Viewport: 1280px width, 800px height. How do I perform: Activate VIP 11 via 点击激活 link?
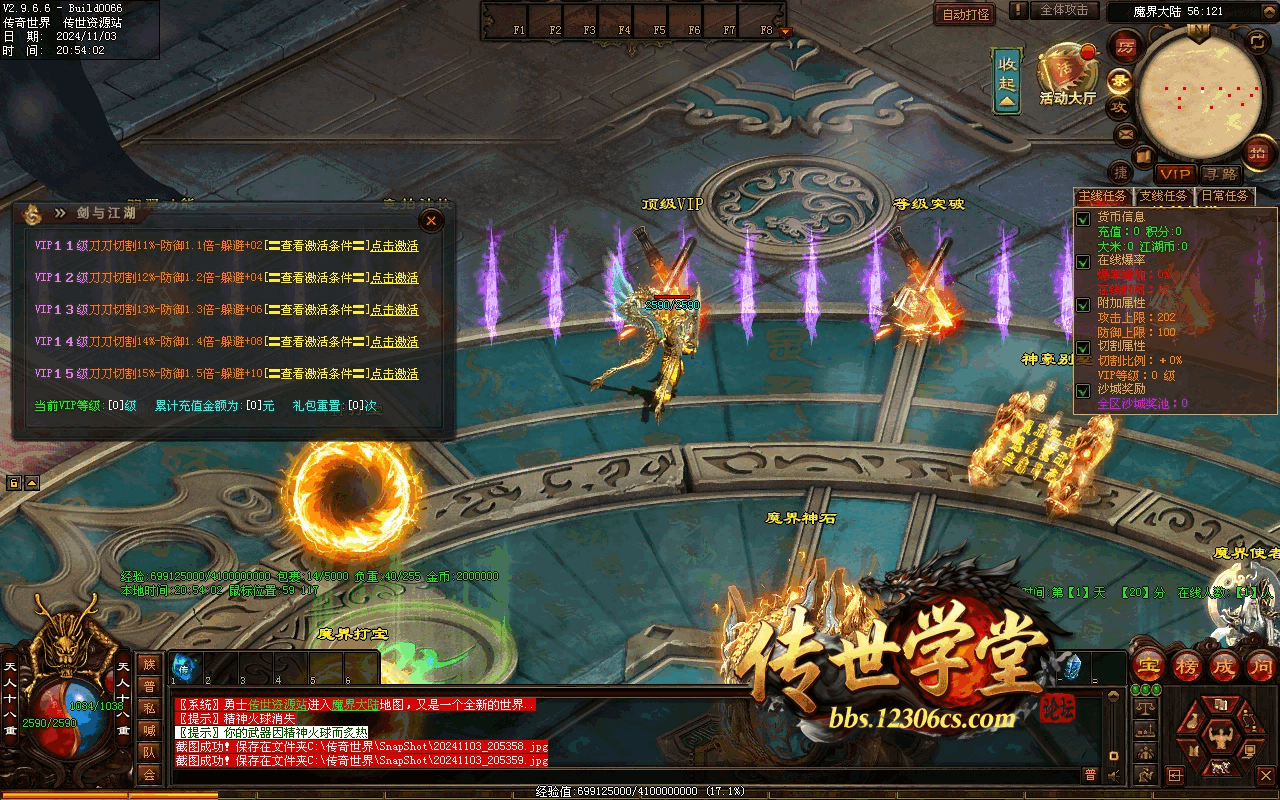point(395,246)
